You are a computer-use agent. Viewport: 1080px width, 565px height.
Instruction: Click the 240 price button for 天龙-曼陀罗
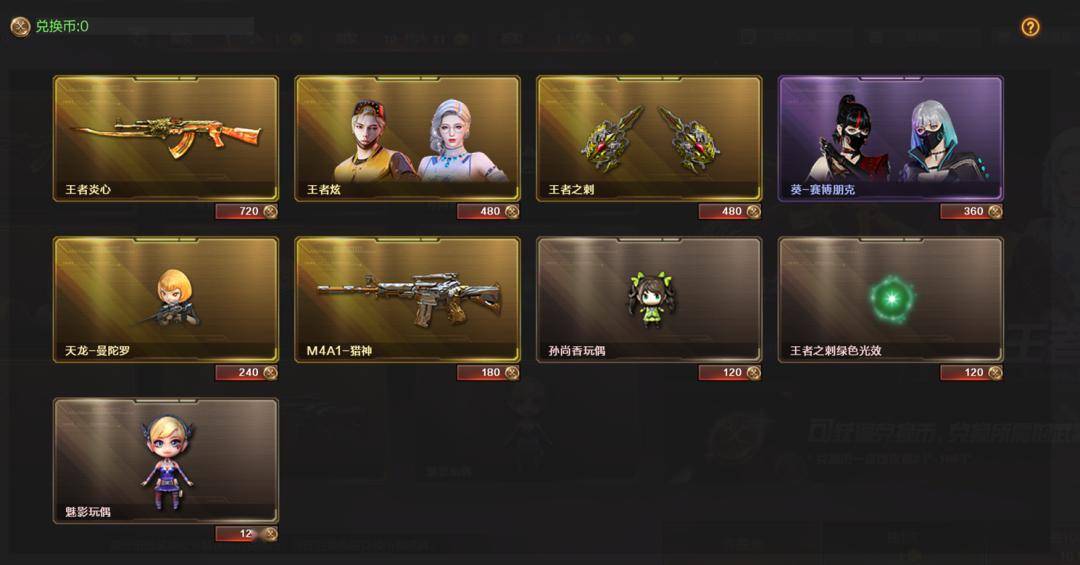click(246, 372)
